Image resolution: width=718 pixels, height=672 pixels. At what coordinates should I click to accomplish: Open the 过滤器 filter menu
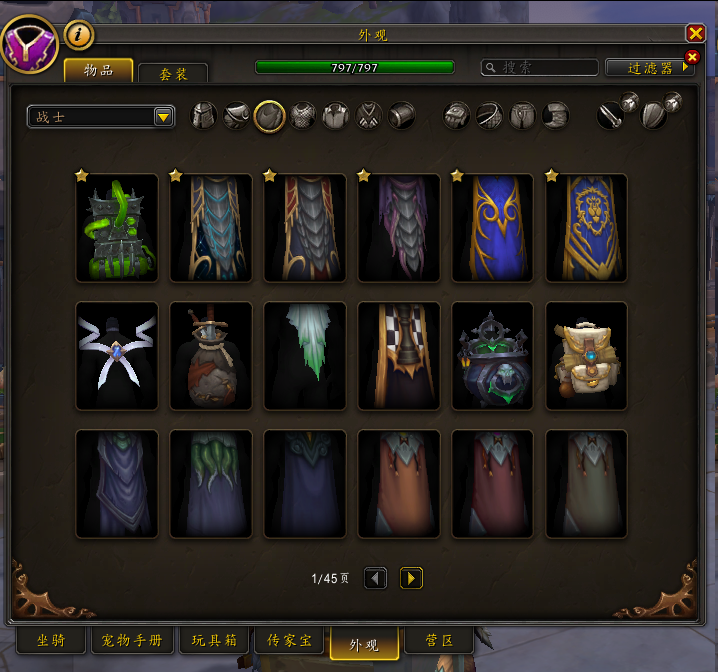point(650,68)
